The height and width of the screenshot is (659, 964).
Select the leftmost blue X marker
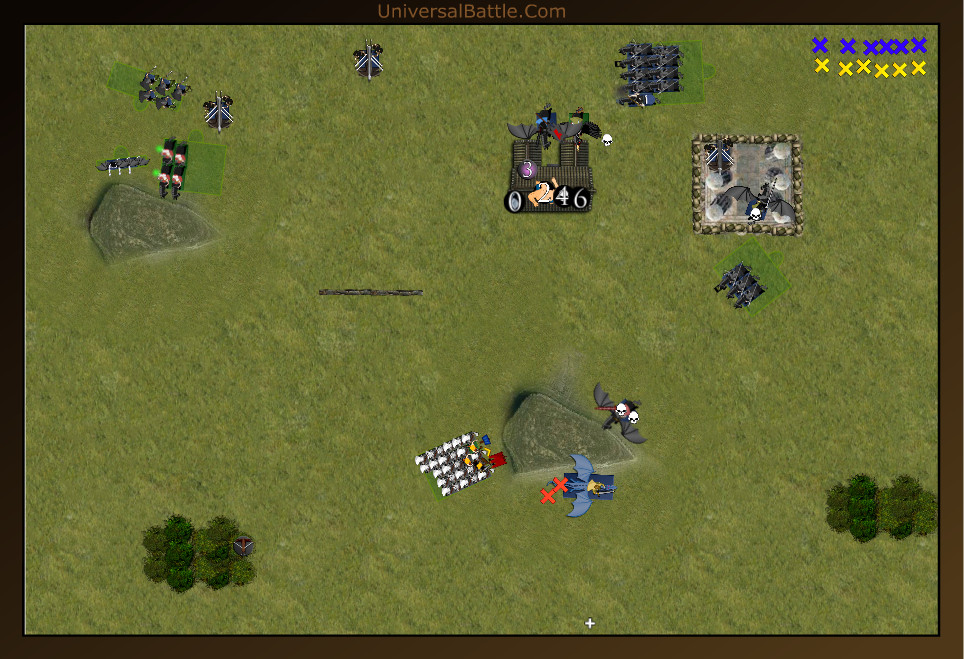pos(820,45)
